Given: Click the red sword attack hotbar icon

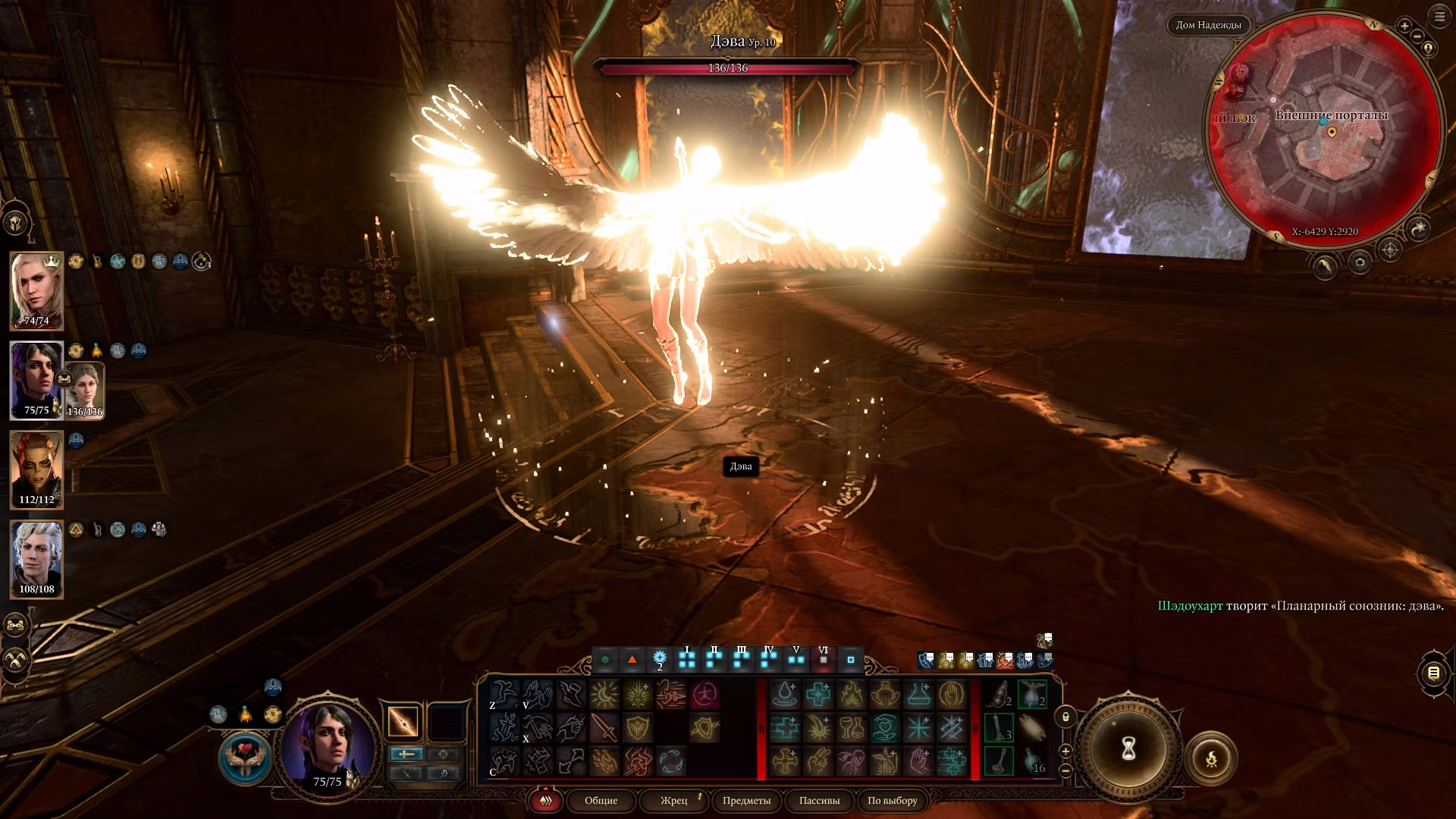Looking at the screenshot, I should click(604, 728).
